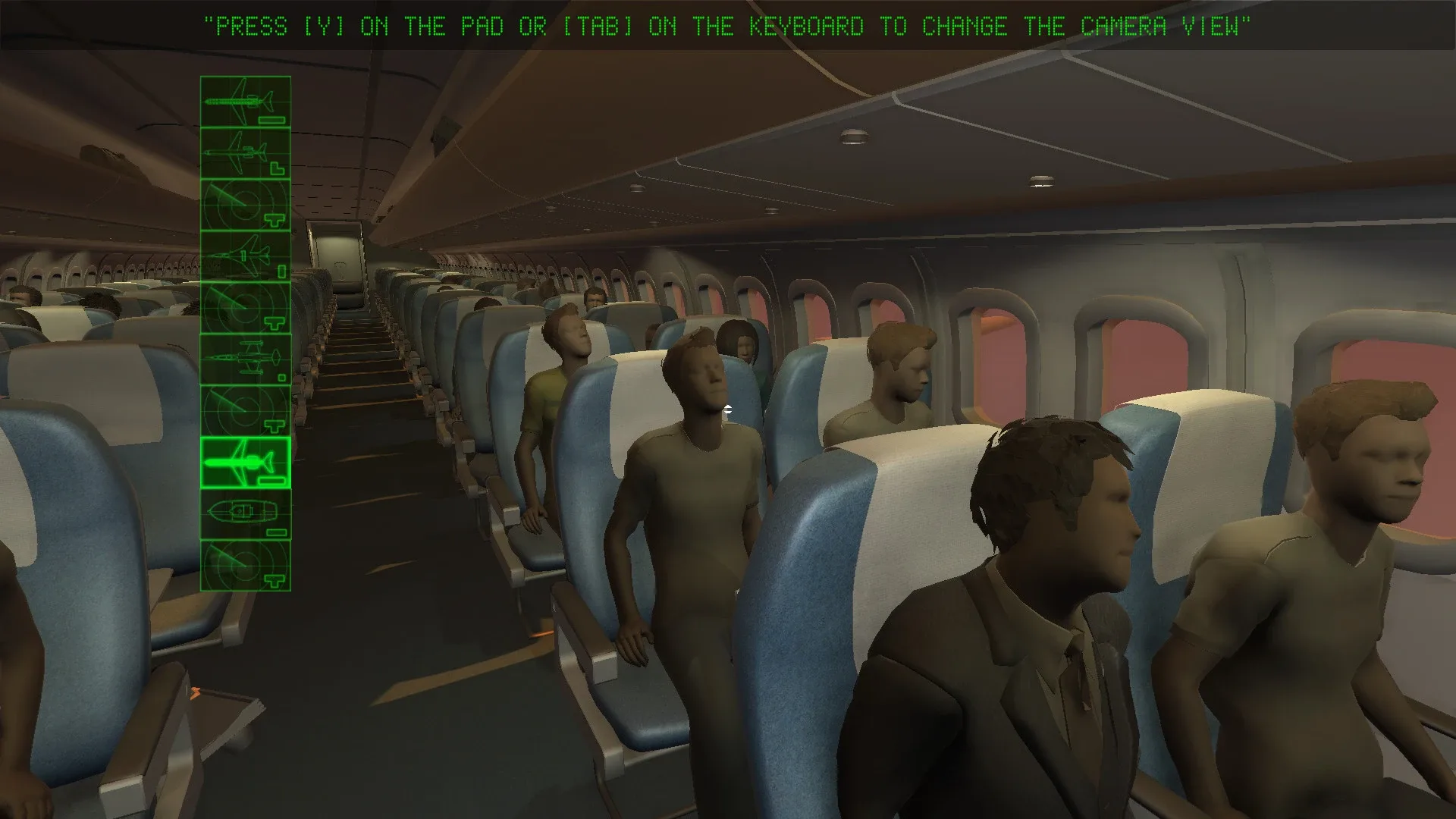Open the topmost radar sweep camera view
Screen dimensions: 1456x819
(x=246, y=202)
